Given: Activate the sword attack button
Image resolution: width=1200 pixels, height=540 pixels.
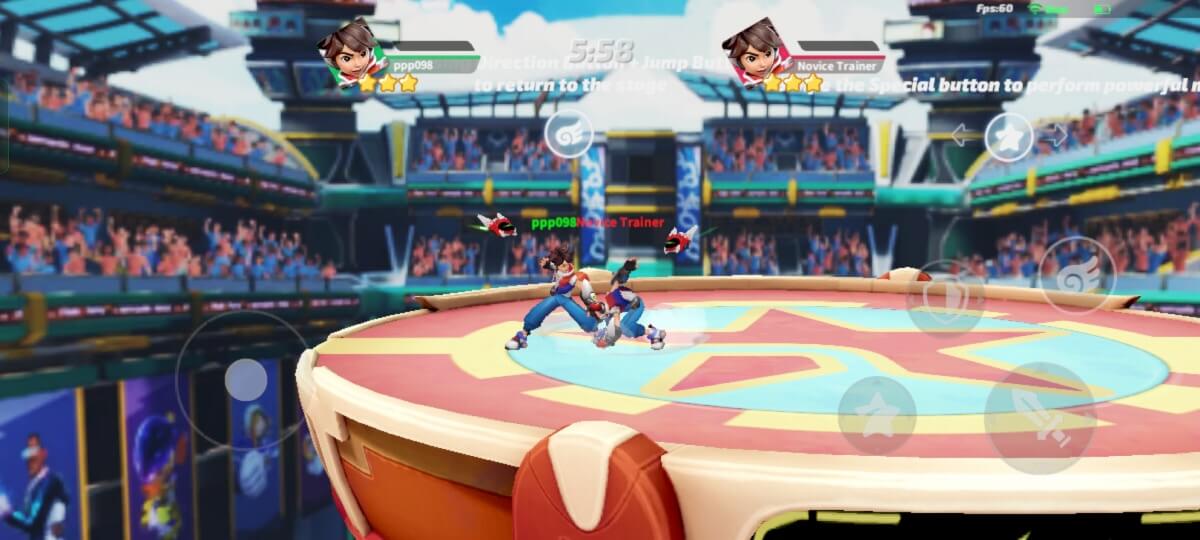Looking at the screenshot, I should 1040,417.
